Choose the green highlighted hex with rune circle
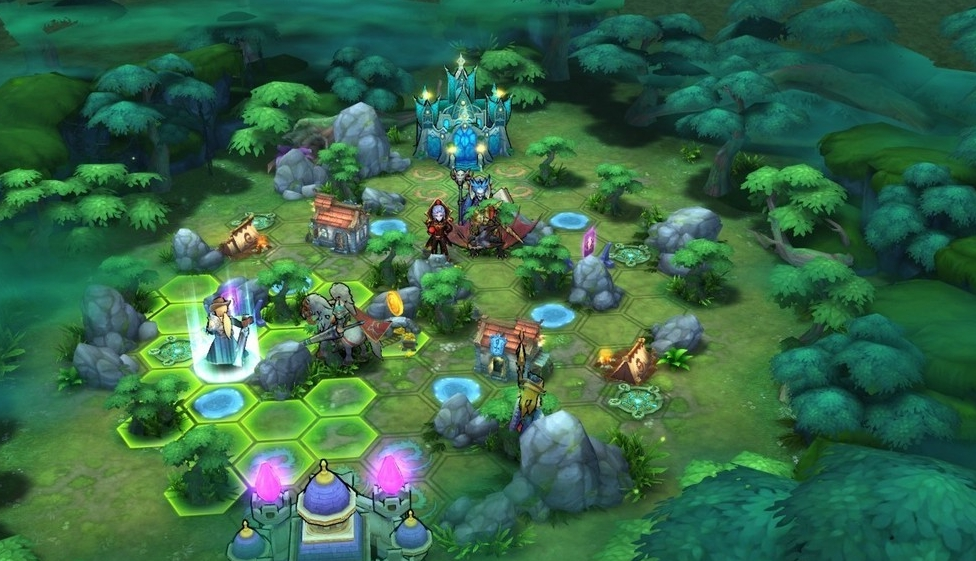The height and width of the screenshot is (561, 976). 172,351
